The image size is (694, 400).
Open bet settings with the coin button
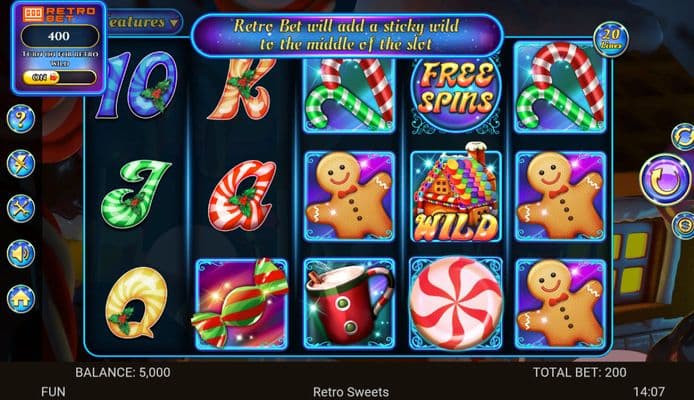684,225
